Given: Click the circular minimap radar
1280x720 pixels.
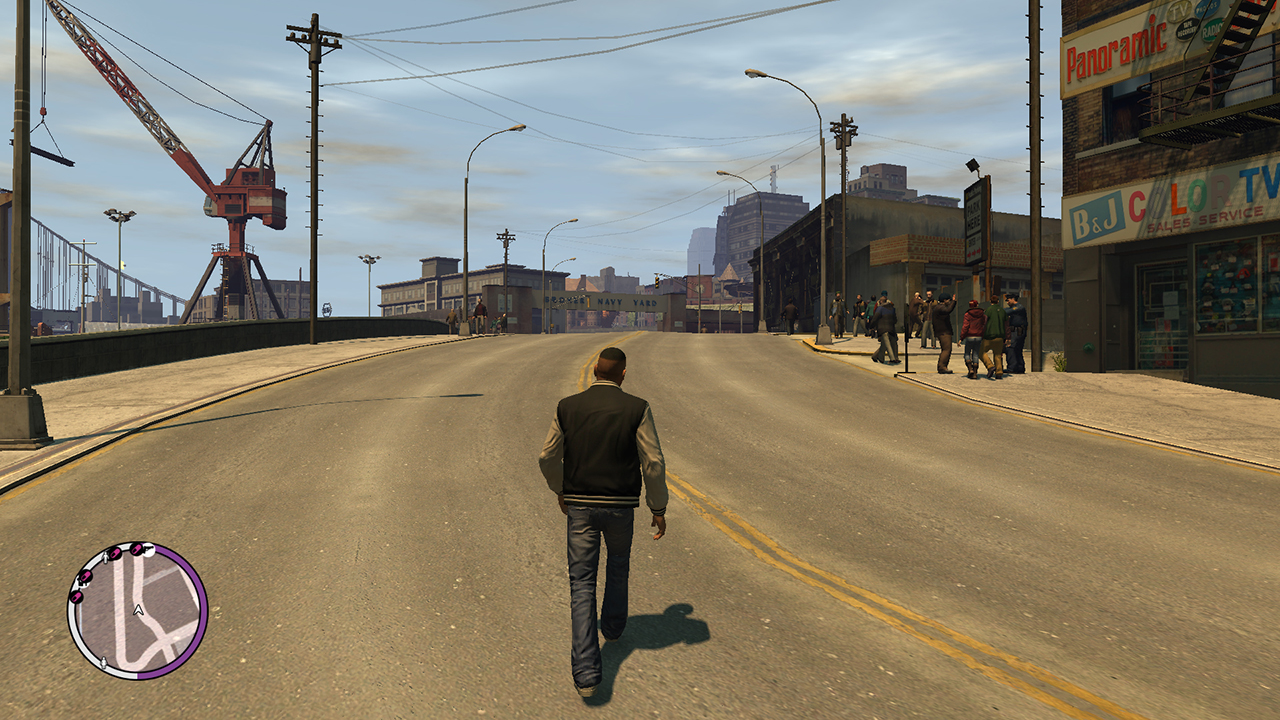Looking at the screenshot, I should tap(137, 611).
